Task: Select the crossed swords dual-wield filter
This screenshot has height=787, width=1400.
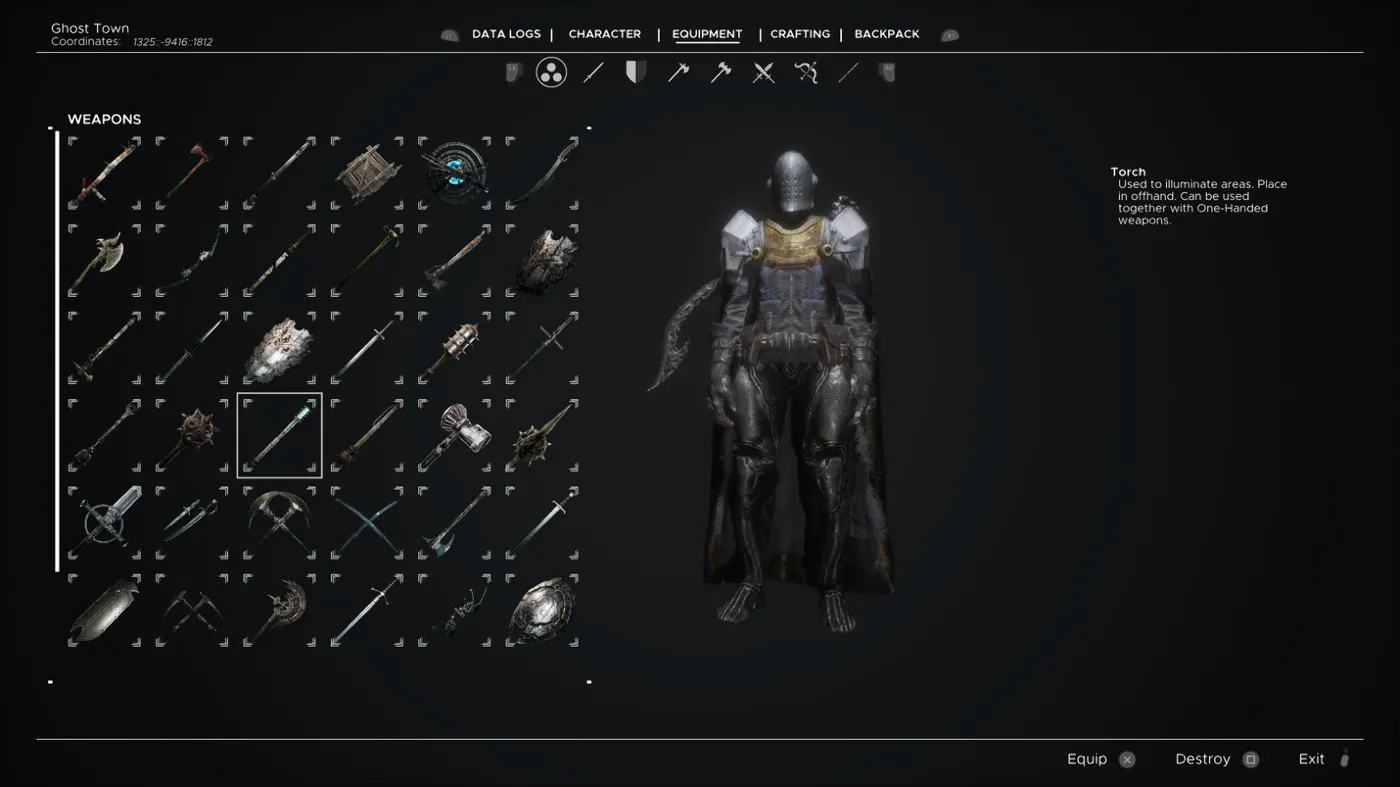Action: tap(764, 72)
